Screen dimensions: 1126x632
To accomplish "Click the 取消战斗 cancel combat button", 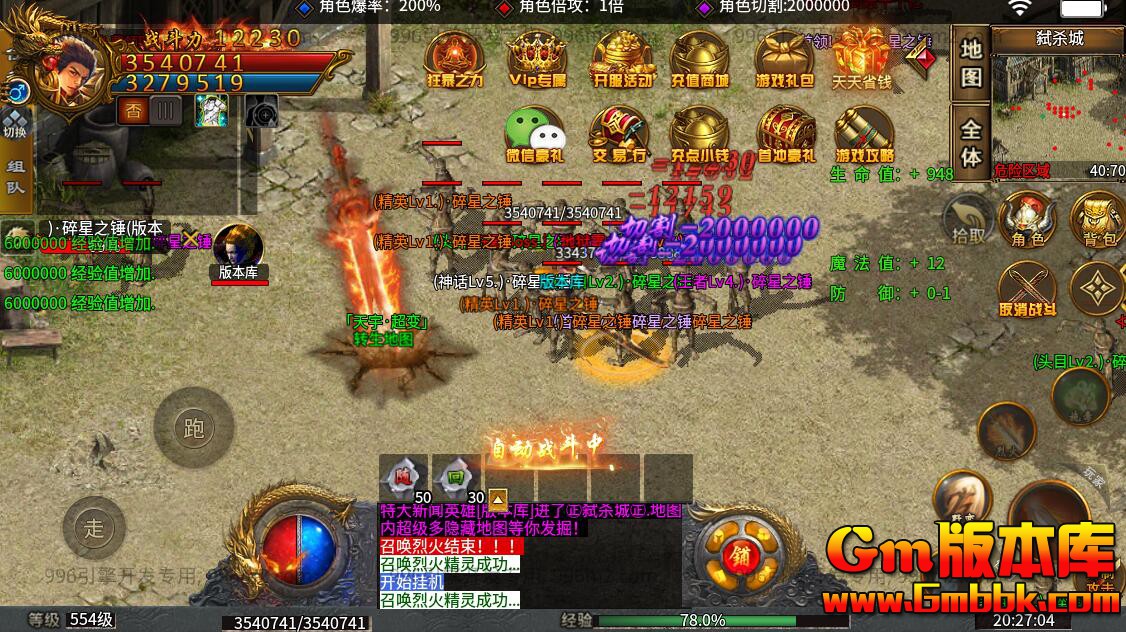I will point(1026,290).
